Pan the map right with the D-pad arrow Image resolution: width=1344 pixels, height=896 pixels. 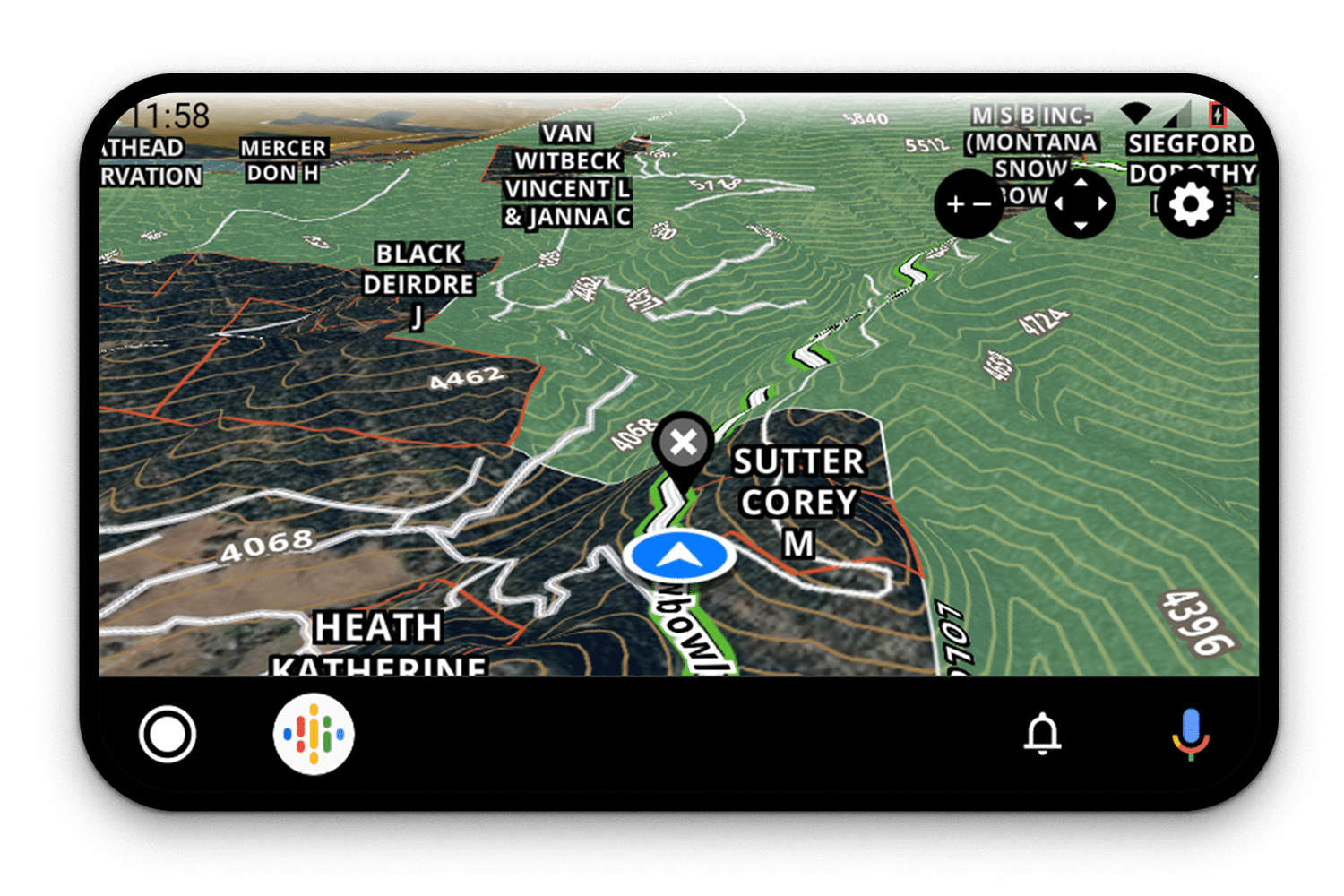(1103, 203)
